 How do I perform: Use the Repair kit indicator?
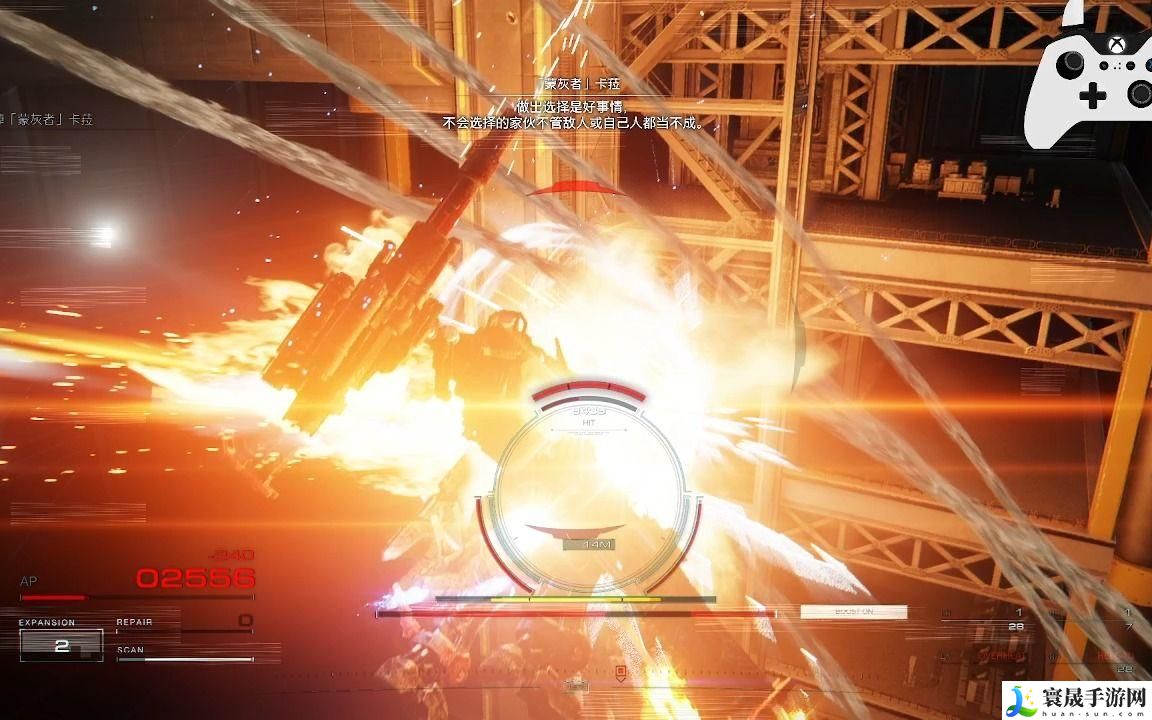pyautogui.click(x=184, y=623)
